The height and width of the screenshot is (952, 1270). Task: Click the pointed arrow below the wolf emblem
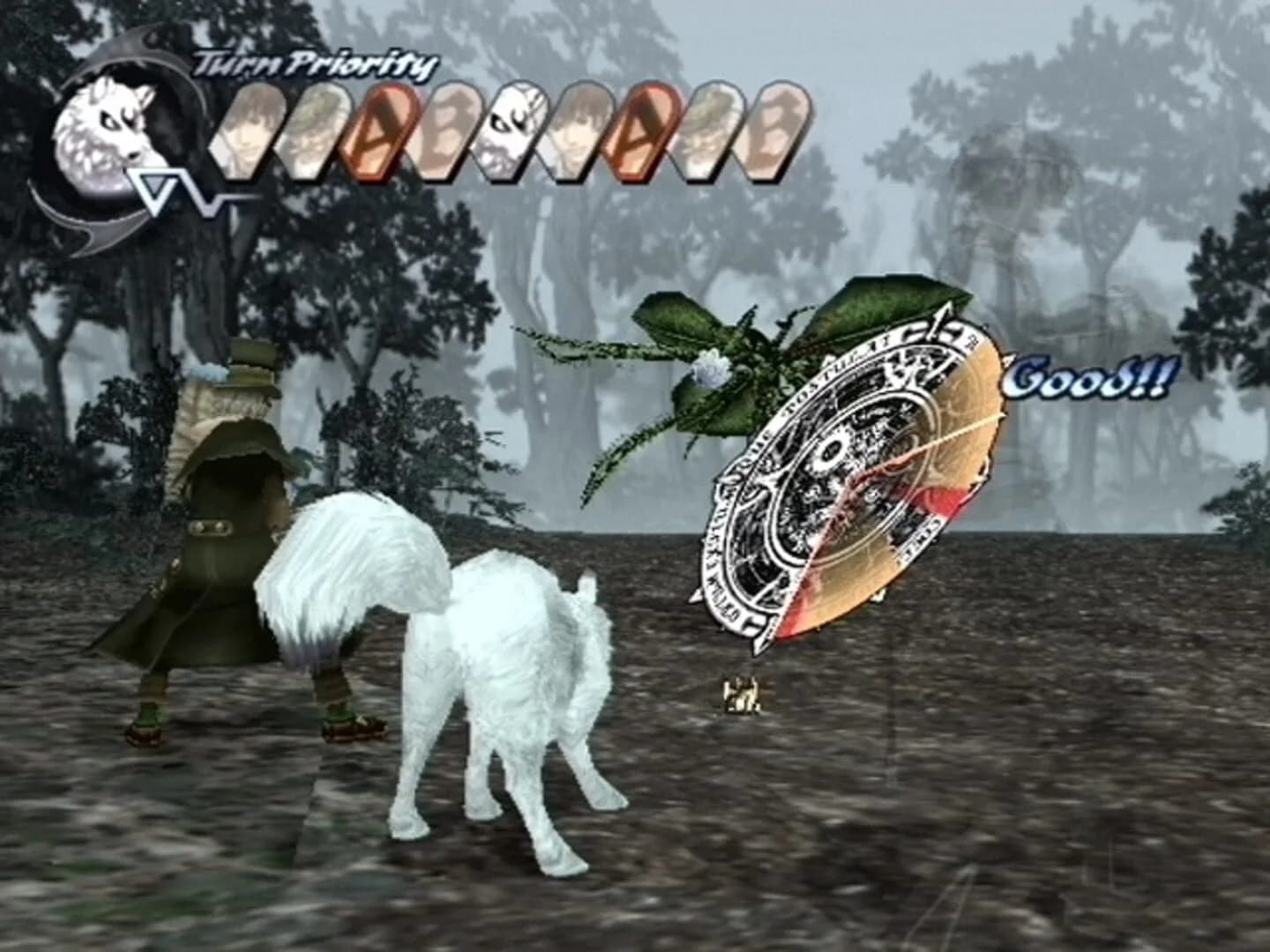pos(154,187)
